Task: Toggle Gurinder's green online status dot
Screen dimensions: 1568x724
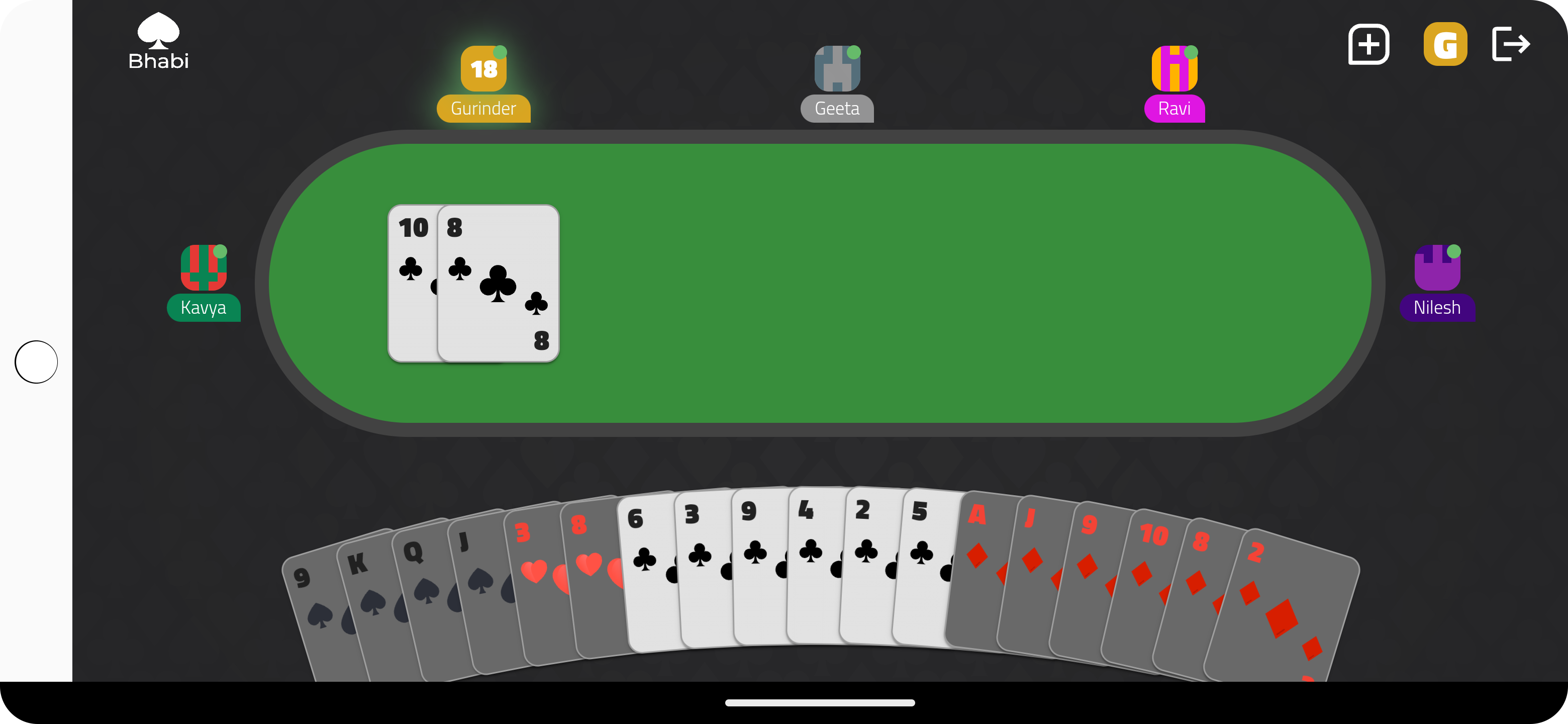Action: pos(501,53)
